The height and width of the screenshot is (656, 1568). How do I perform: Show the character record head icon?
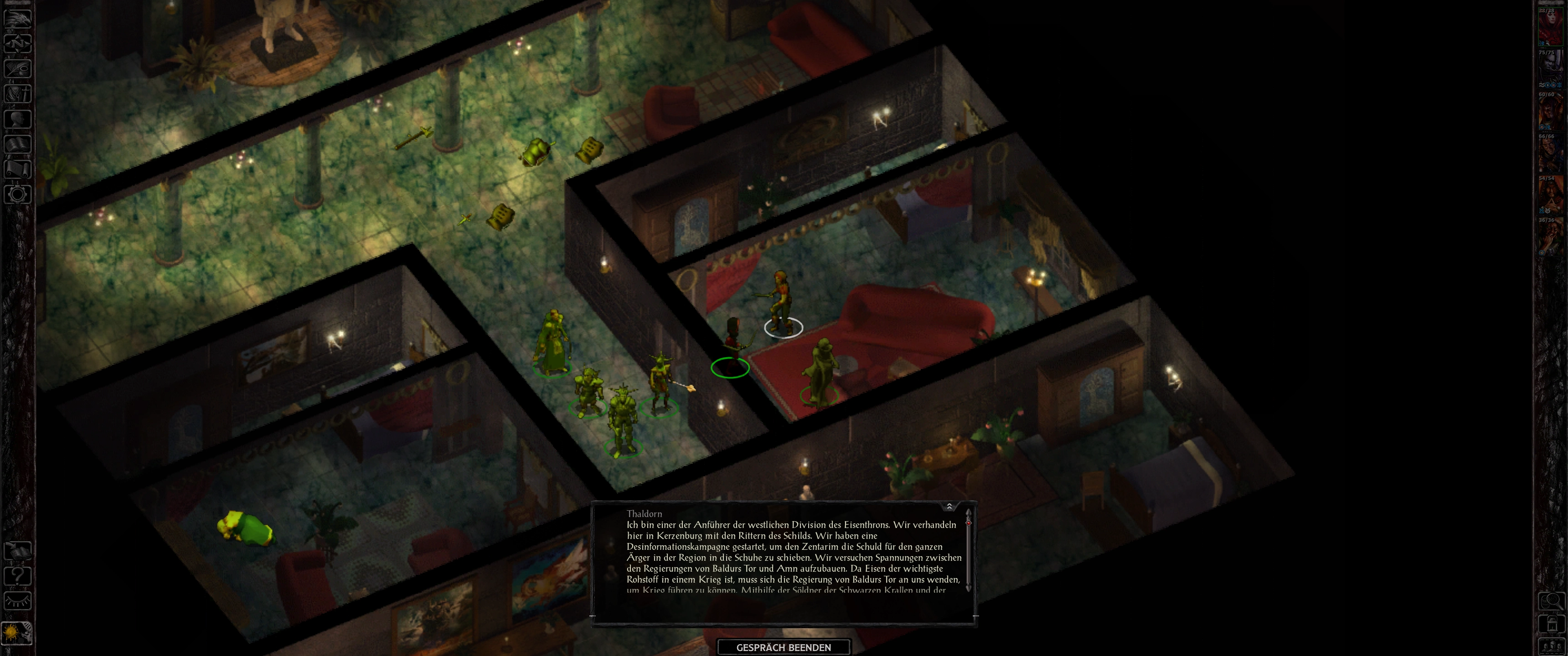(17, 118)
